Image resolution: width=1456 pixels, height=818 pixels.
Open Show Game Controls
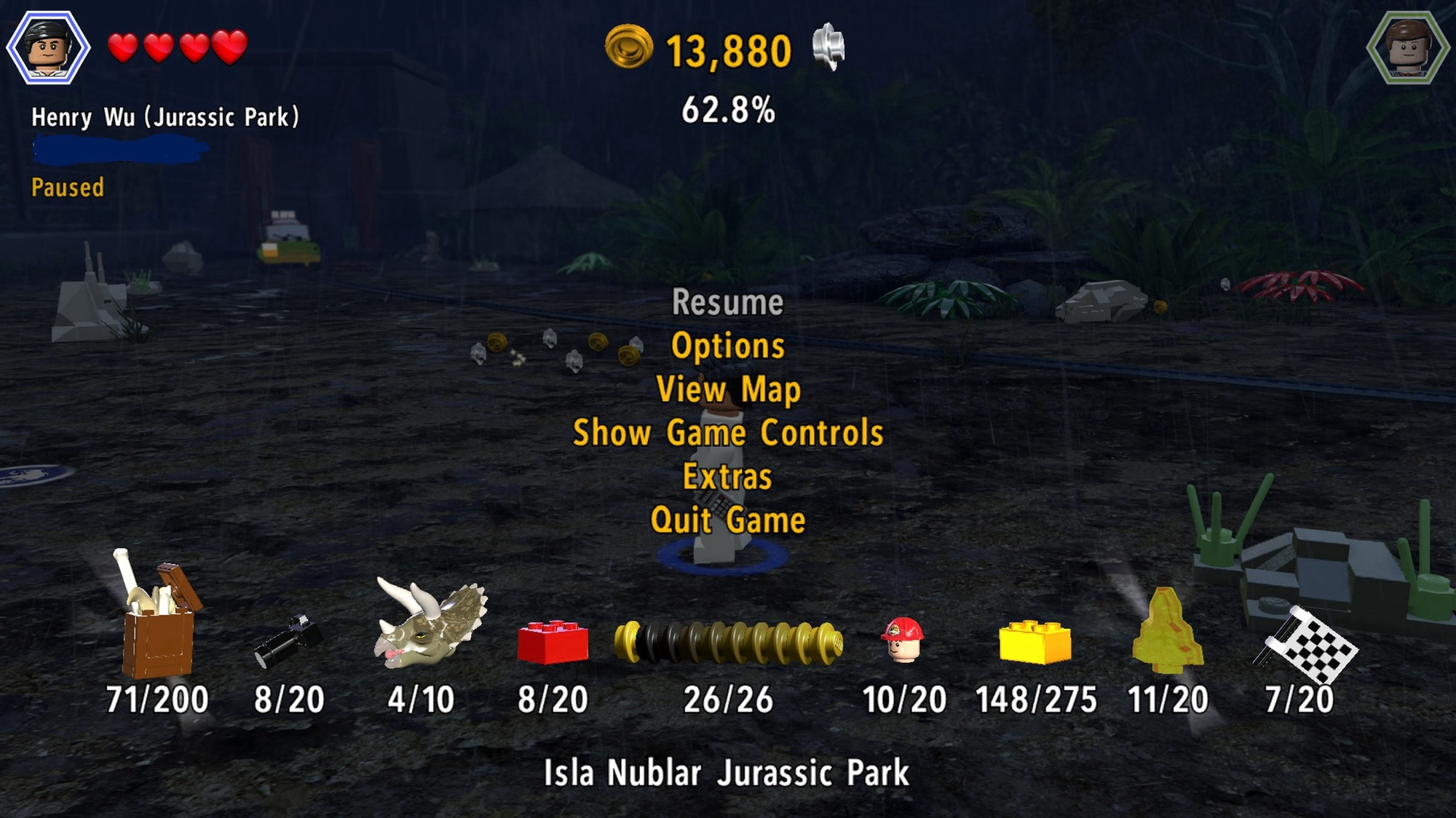tap(727, 433)
